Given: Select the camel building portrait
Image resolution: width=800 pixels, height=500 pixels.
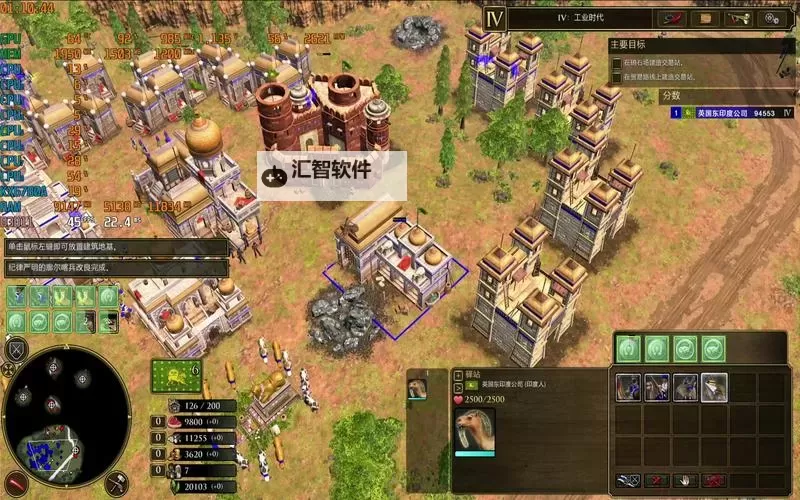Looking at the screenshot, I should (x=475, y=430).
